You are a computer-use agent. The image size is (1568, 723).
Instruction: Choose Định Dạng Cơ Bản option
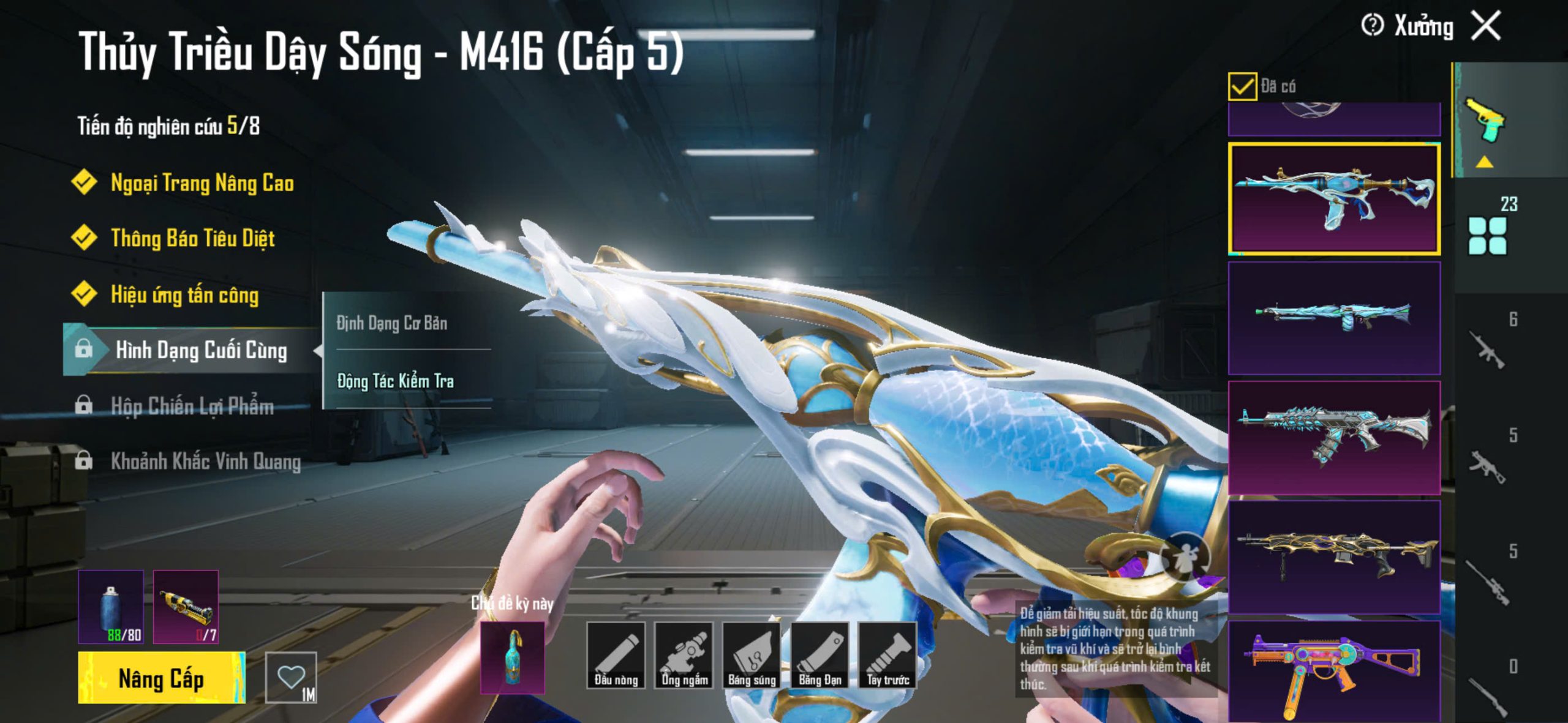point(392,323)
